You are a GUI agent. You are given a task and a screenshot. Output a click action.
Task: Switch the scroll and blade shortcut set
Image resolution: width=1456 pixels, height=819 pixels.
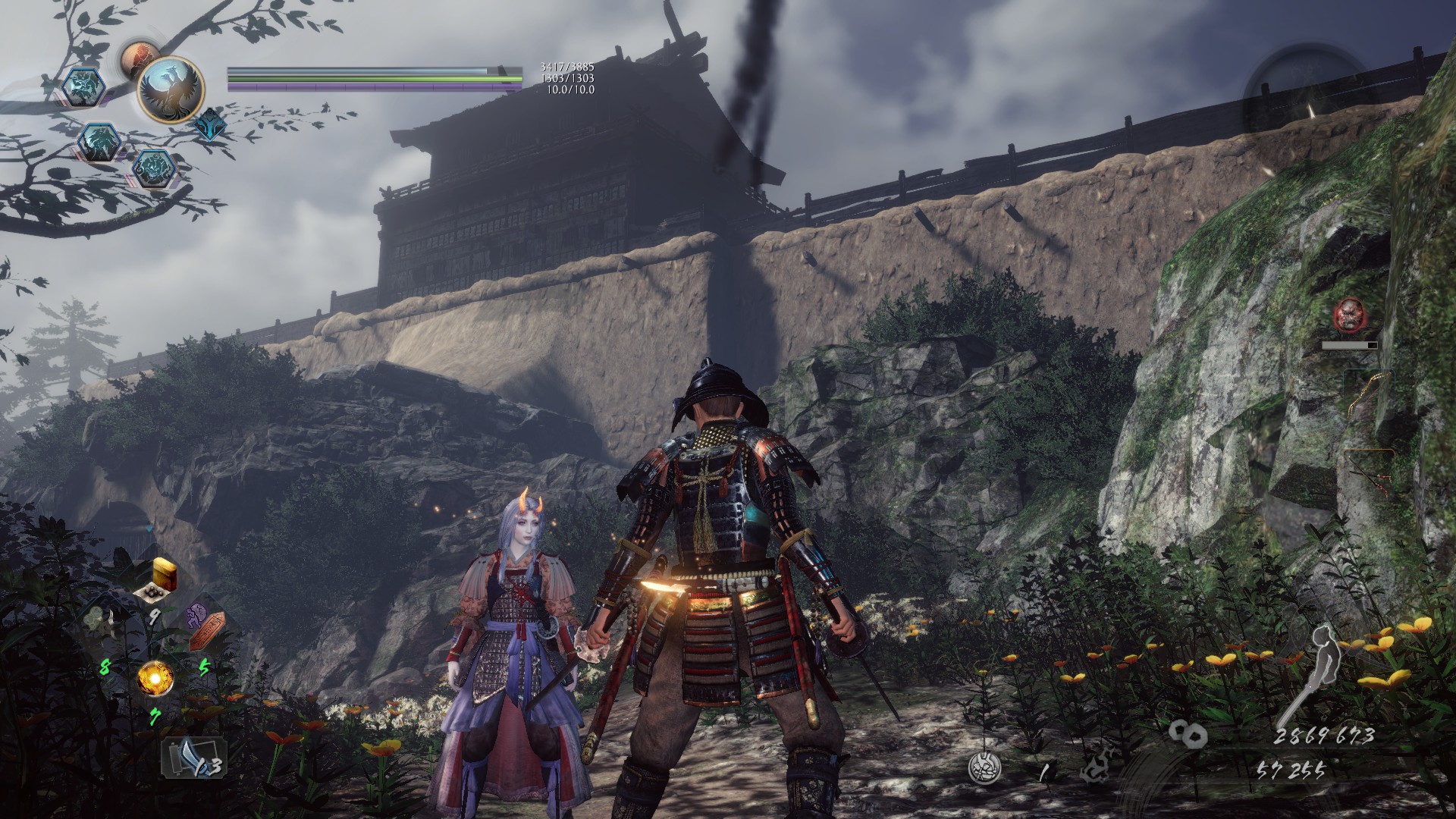pyautogui.click(x=194, y=758)
